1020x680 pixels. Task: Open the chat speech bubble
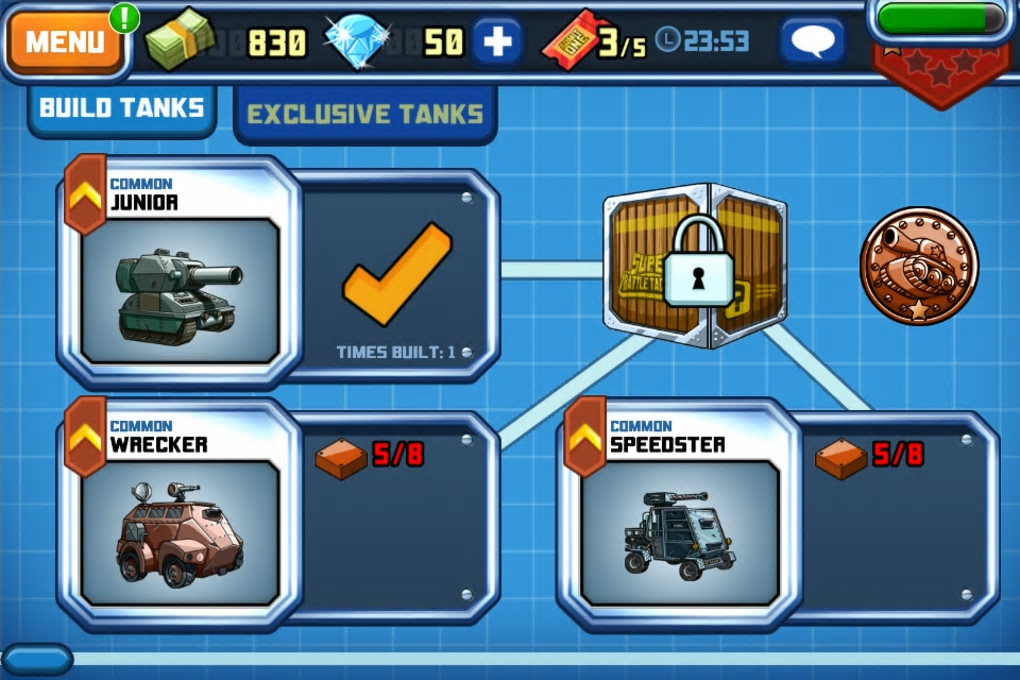click(812, 42)
